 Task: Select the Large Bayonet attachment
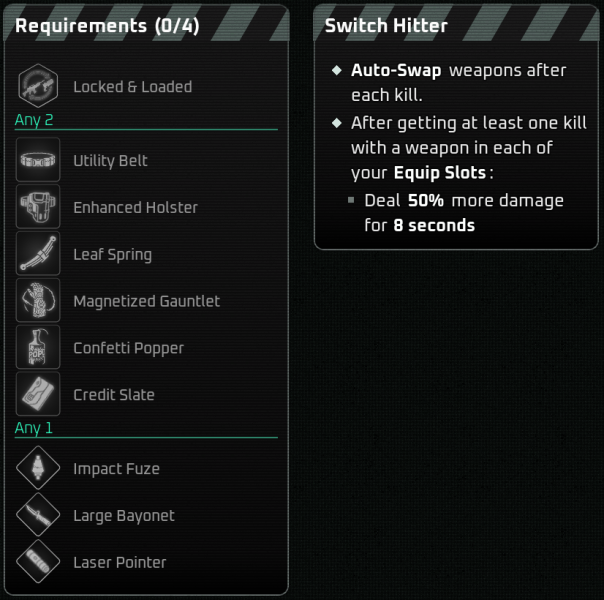(x=123, y=516)
